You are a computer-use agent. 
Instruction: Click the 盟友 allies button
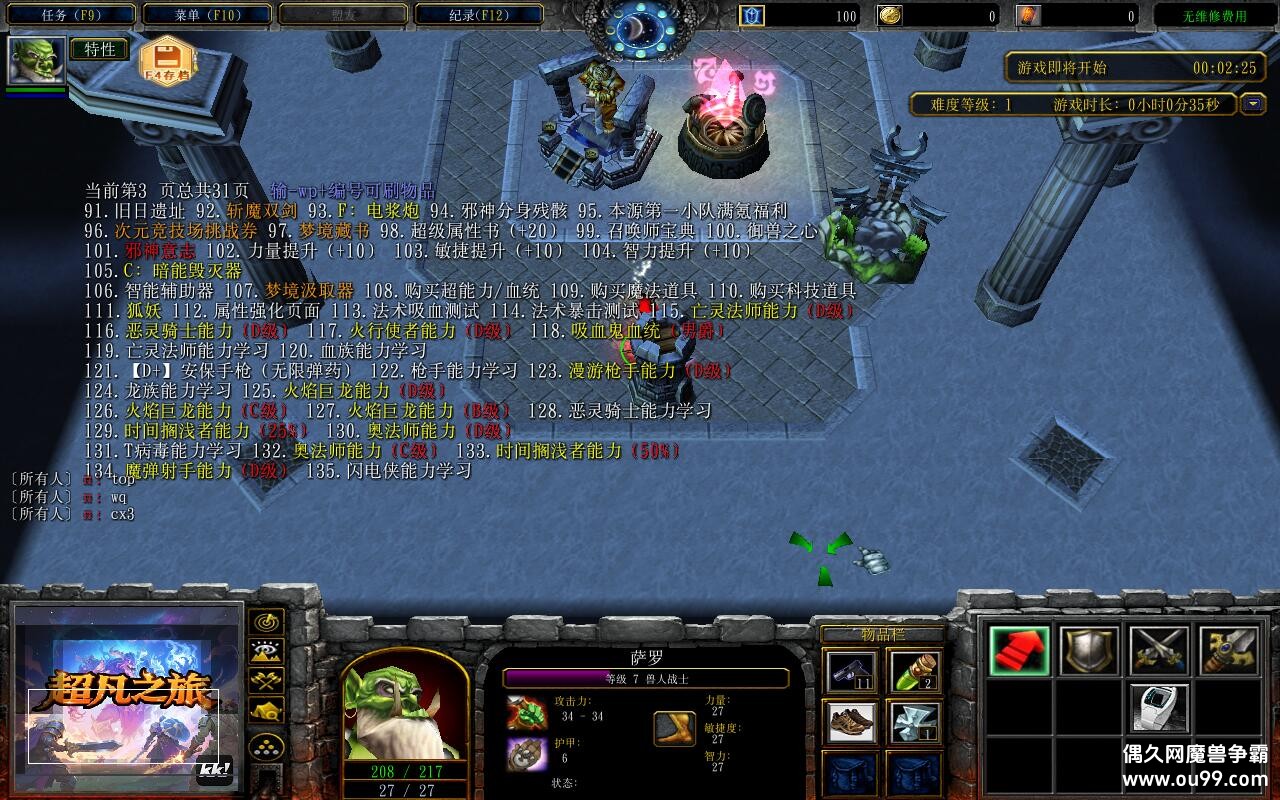click(344, 14)
